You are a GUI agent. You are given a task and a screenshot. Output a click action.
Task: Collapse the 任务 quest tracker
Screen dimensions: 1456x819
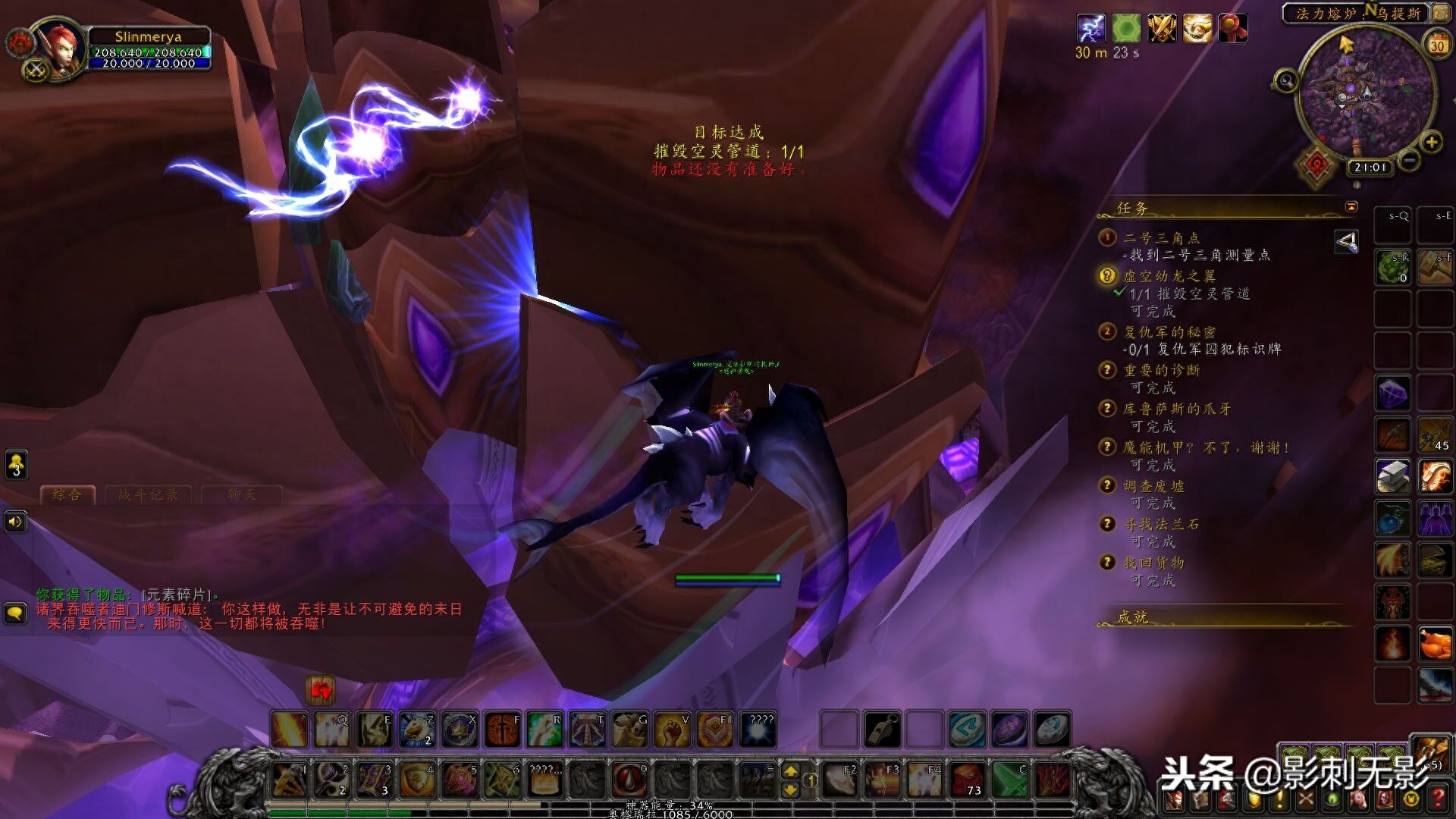point(1351,207)
